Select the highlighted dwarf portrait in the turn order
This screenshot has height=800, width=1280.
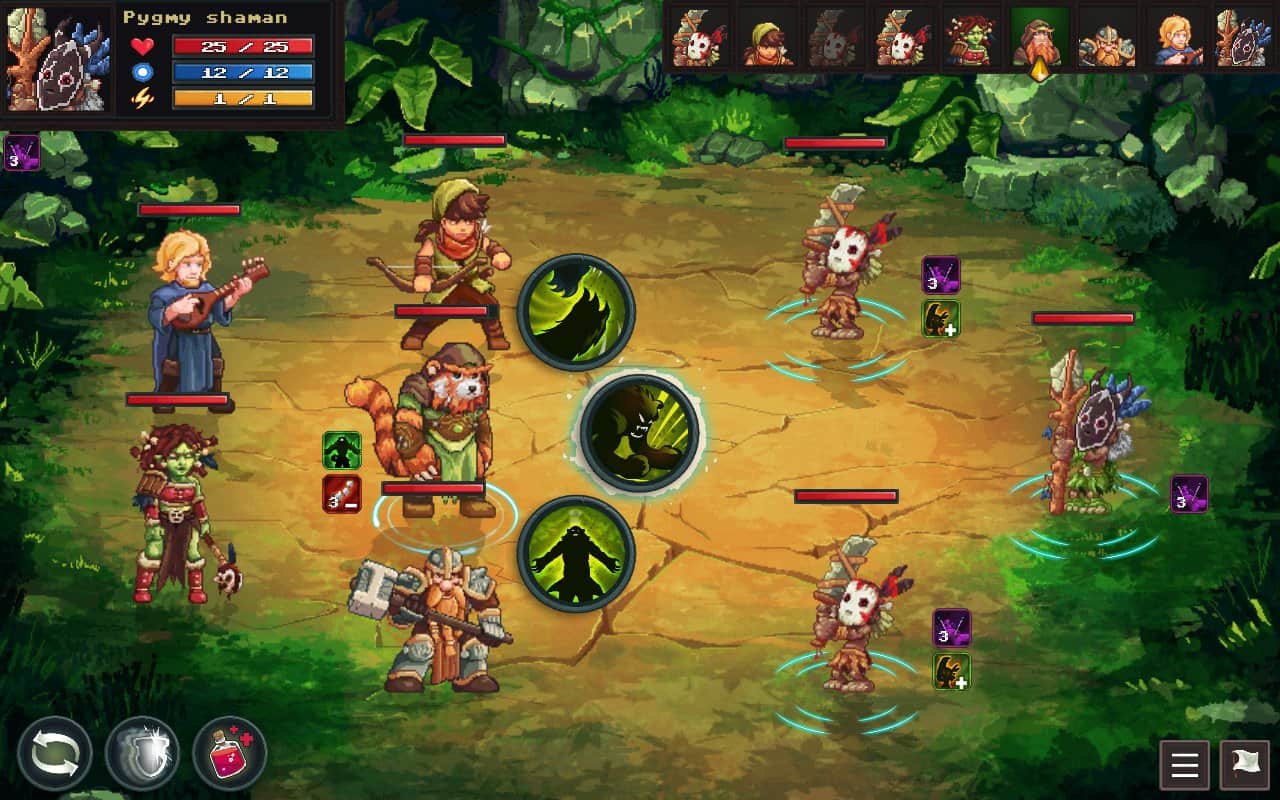(x=1036, y=40)
